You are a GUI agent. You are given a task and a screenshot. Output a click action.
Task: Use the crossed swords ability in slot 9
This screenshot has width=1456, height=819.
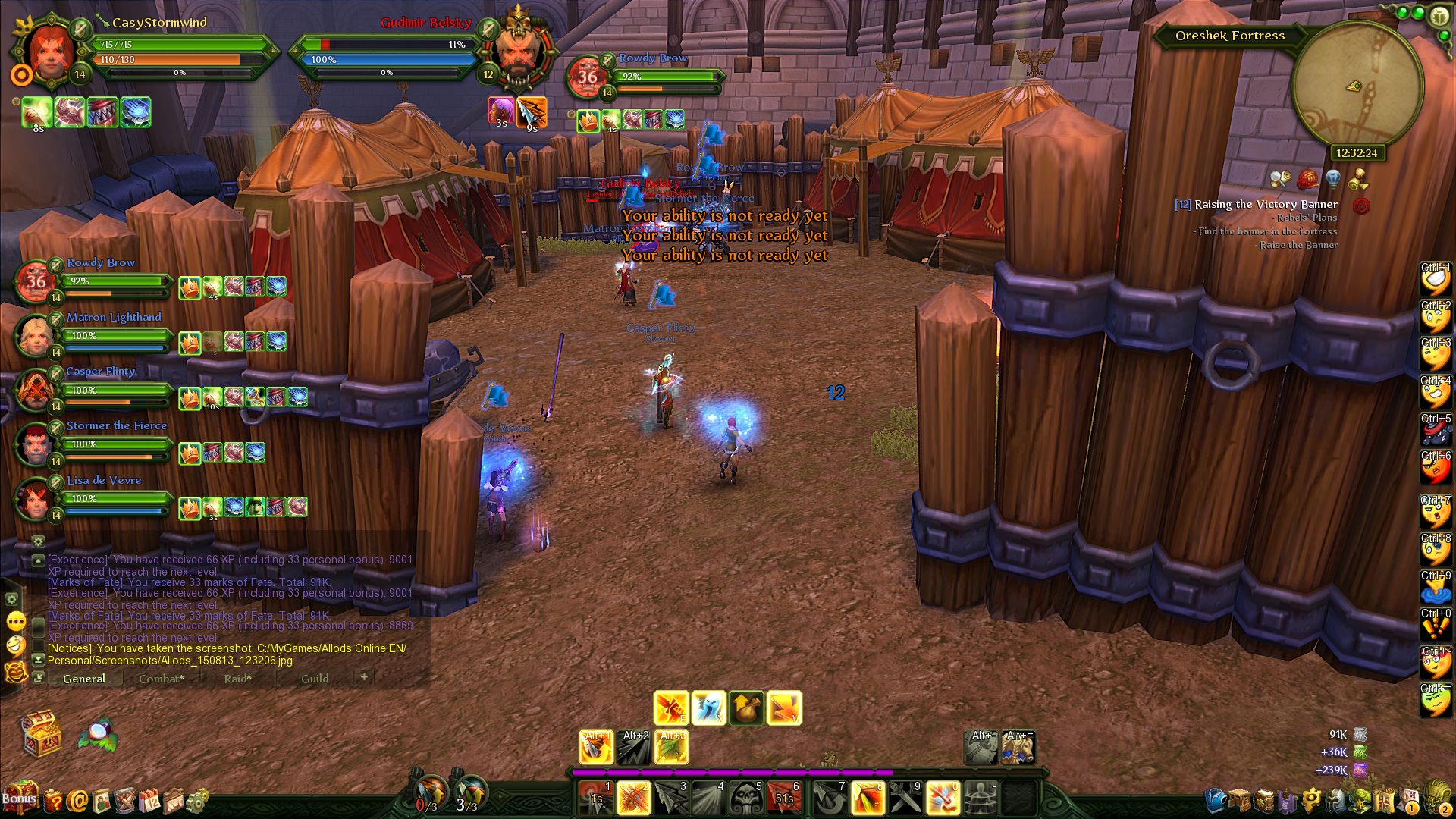coord(905,799)
